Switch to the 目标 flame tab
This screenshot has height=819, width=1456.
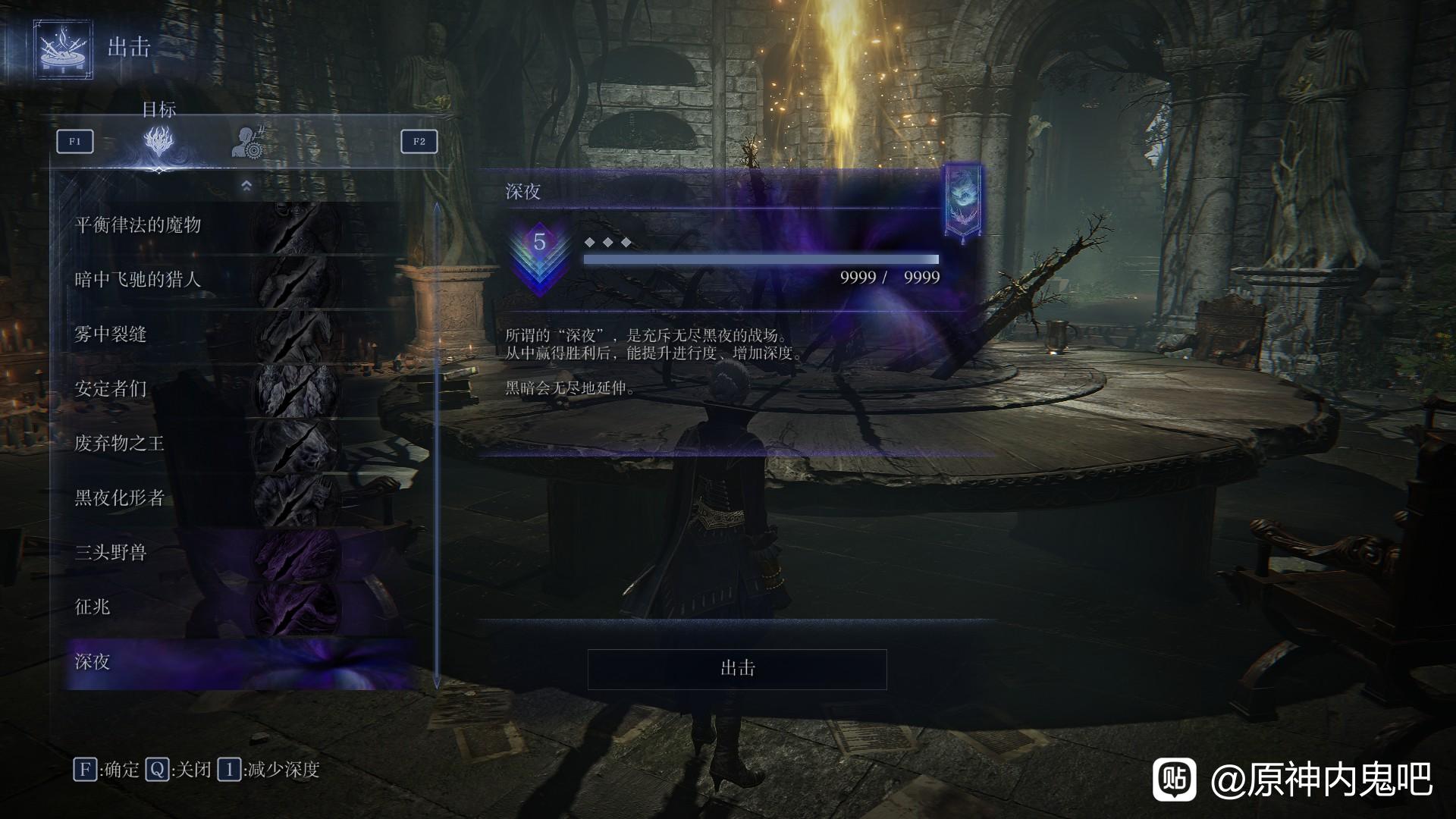tap(159, 141)
